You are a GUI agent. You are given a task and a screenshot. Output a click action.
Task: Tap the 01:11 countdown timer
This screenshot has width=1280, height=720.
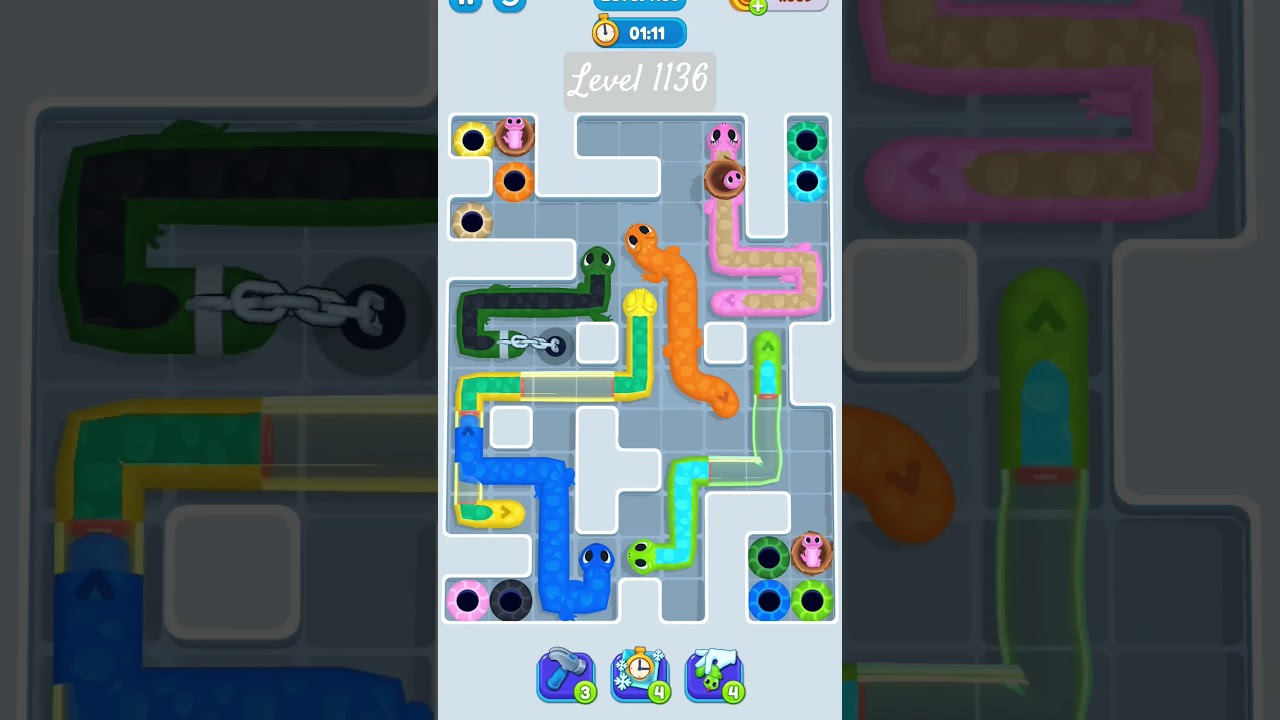click(648, 32)
